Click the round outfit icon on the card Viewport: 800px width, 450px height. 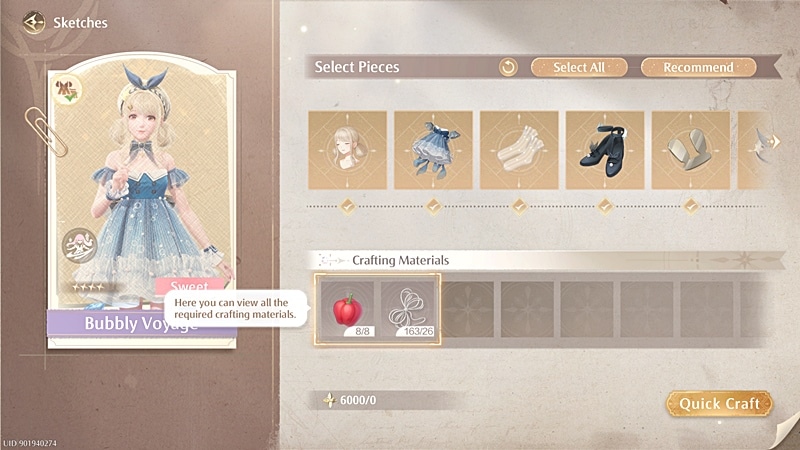(x=79, y=246)
